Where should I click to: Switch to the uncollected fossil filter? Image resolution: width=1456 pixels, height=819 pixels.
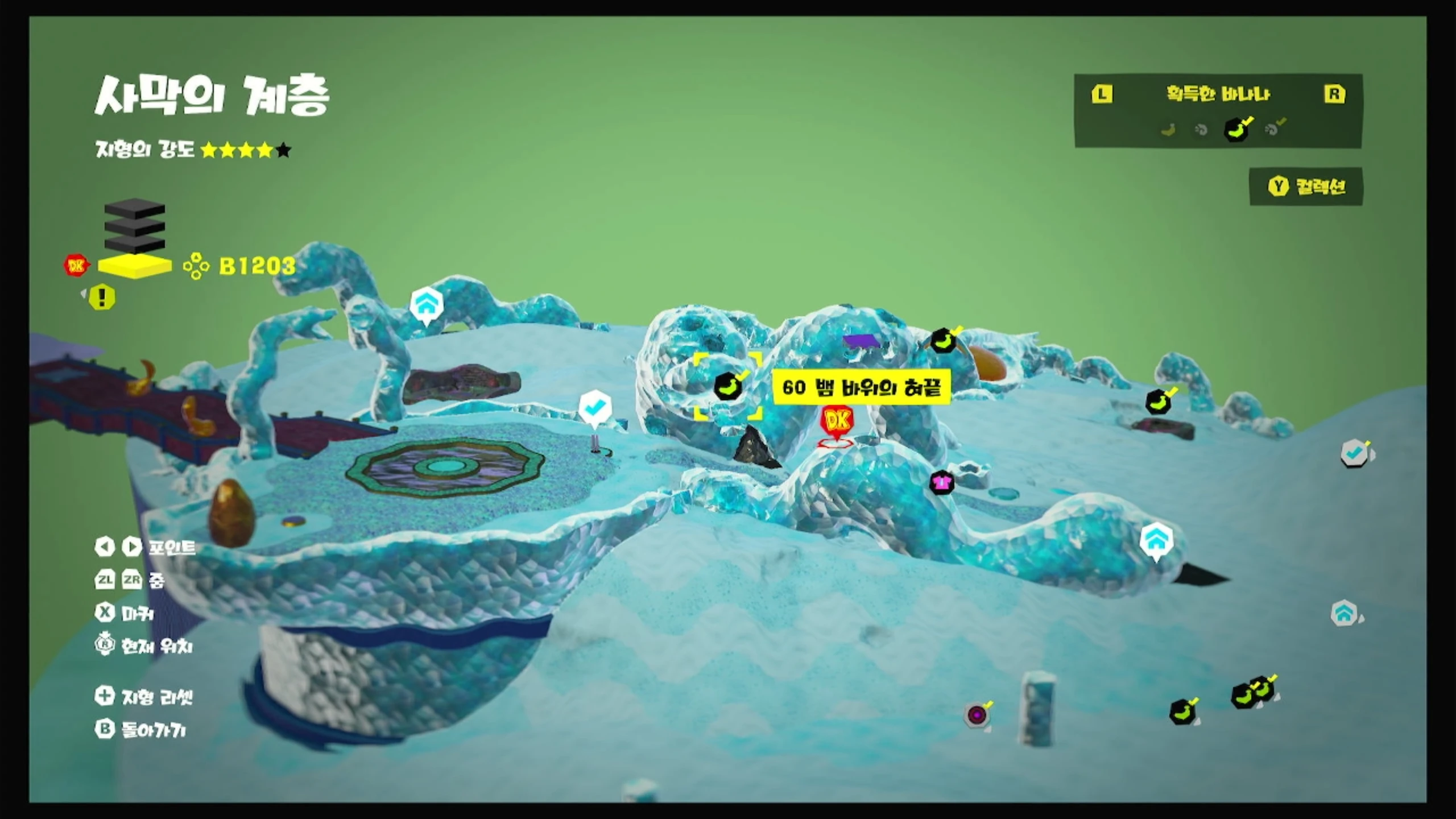(1201, 130)
